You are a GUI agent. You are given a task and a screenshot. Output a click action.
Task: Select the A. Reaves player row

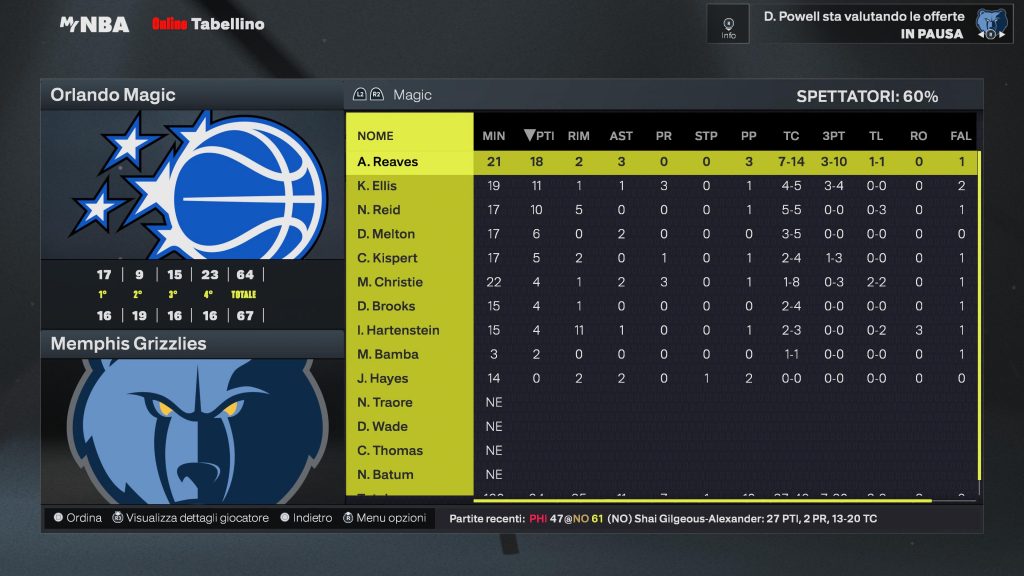pos(388,162)
